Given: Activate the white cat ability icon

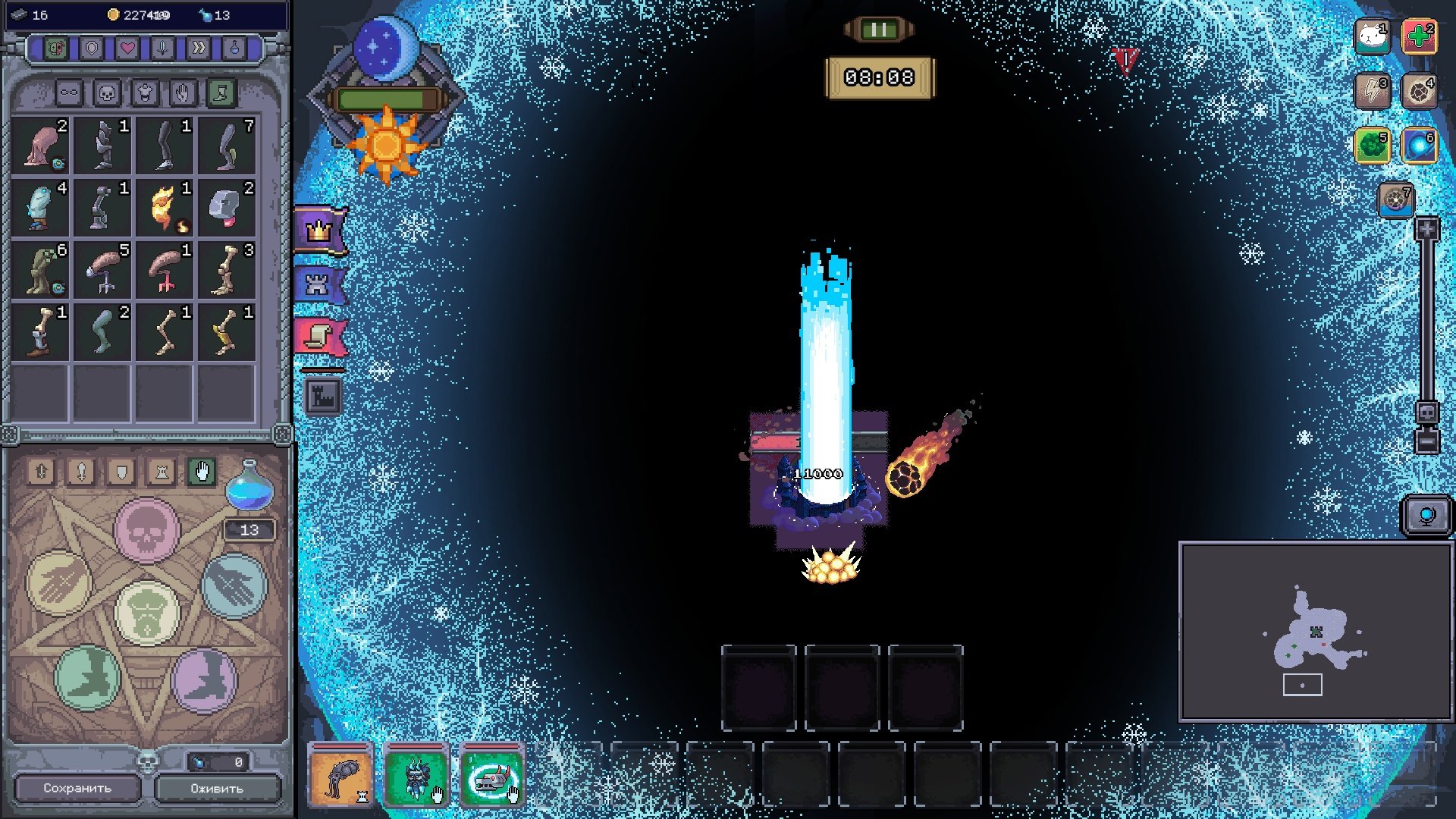Looking at the screenshot, I should coord(1372,36).
